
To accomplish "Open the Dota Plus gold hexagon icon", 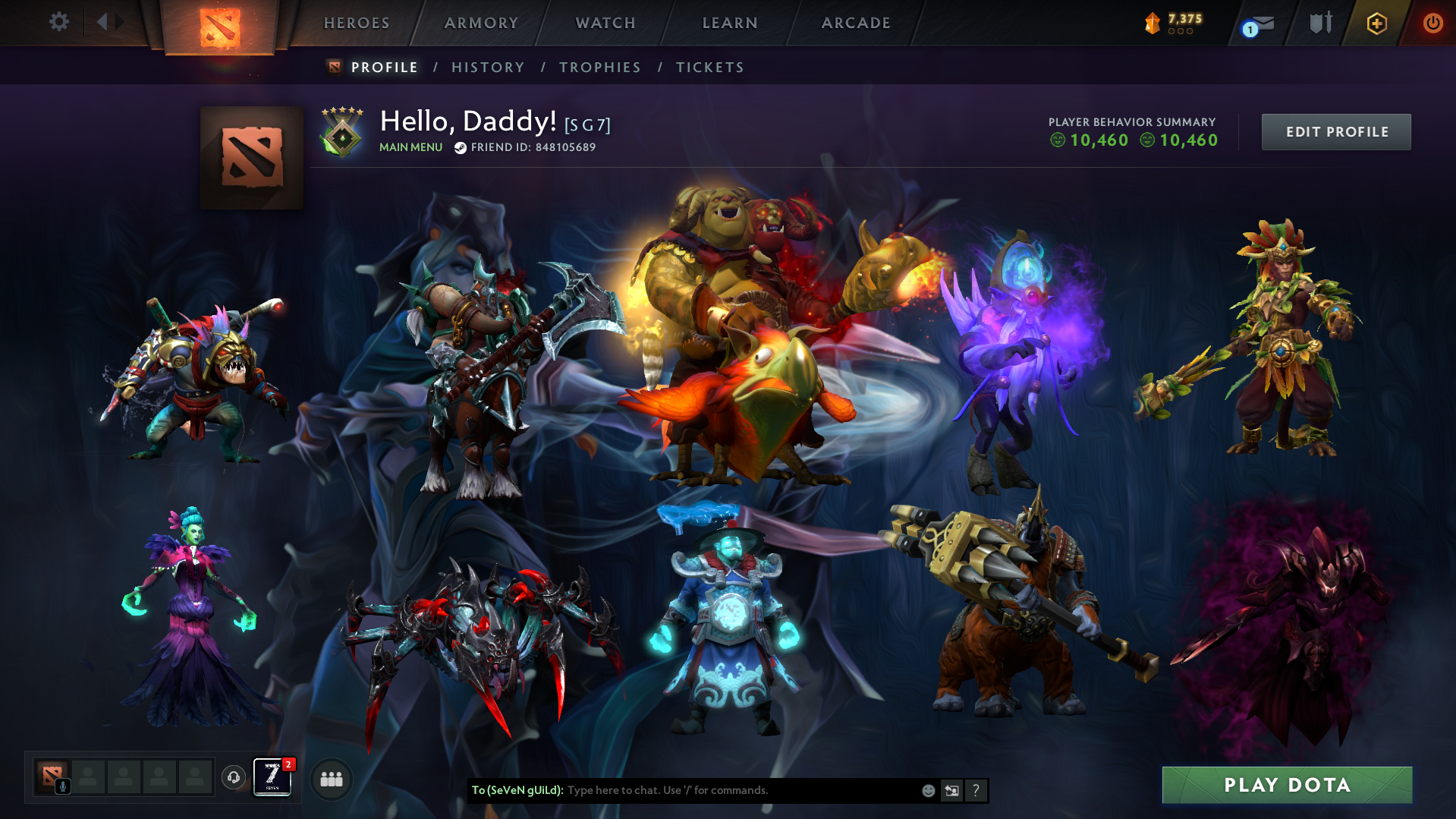I will click(x=1376, y=23).
